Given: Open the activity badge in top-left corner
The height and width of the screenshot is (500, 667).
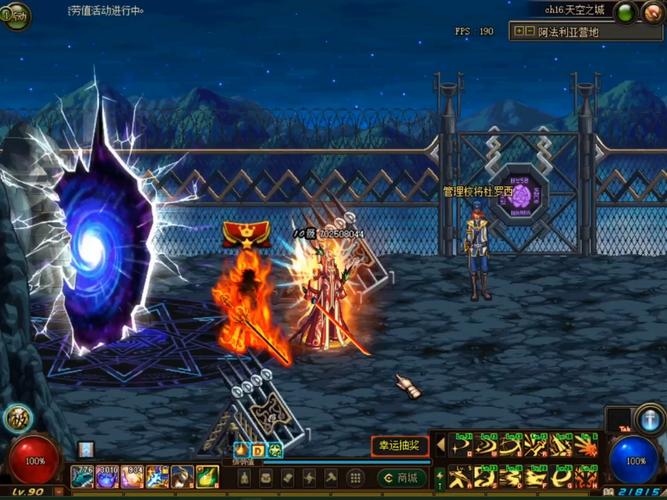Looking at the screenshot, I should click(15, 14).
